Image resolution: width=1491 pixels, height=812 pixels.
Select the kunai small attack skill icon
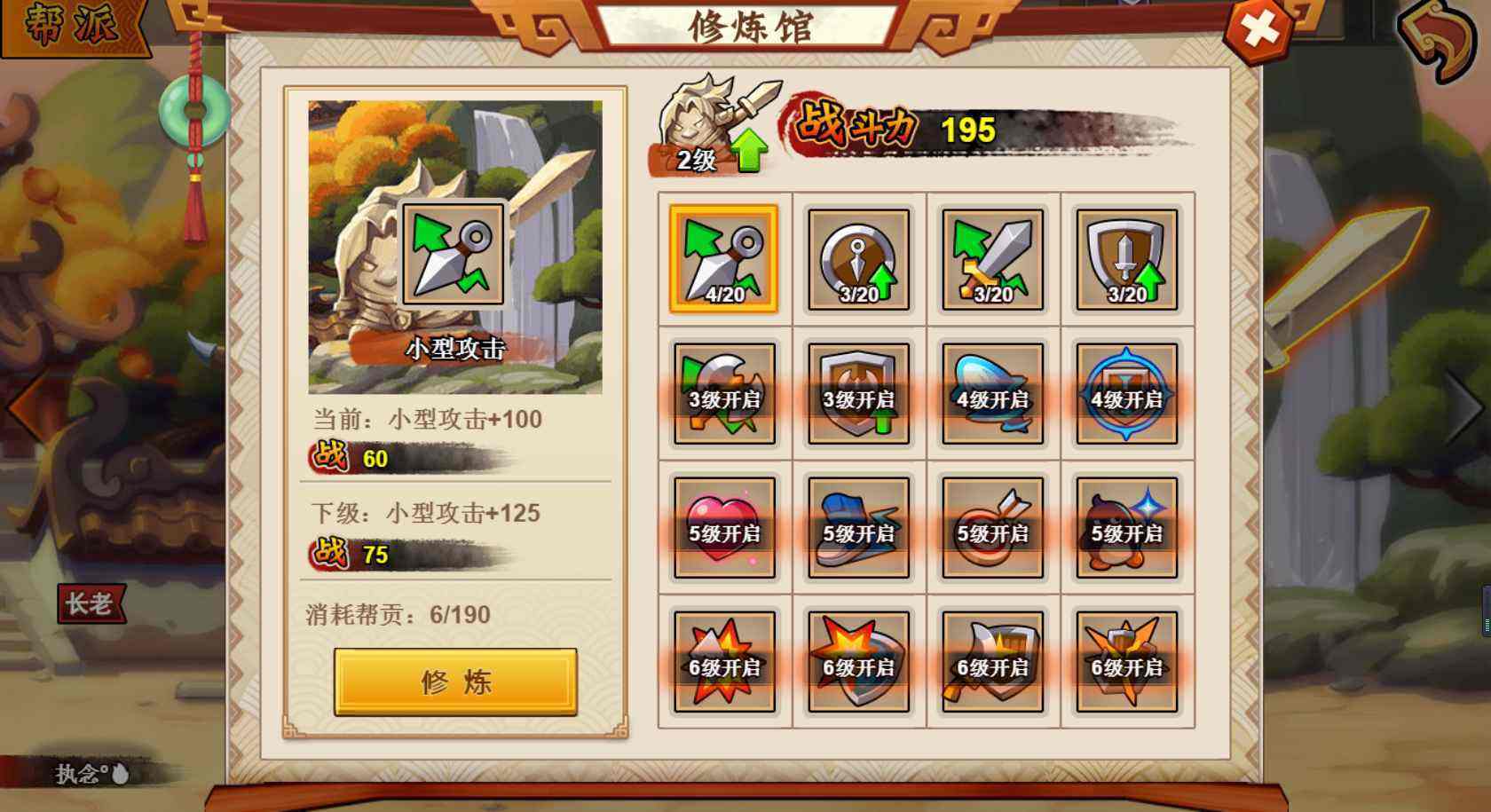point(723,257)
